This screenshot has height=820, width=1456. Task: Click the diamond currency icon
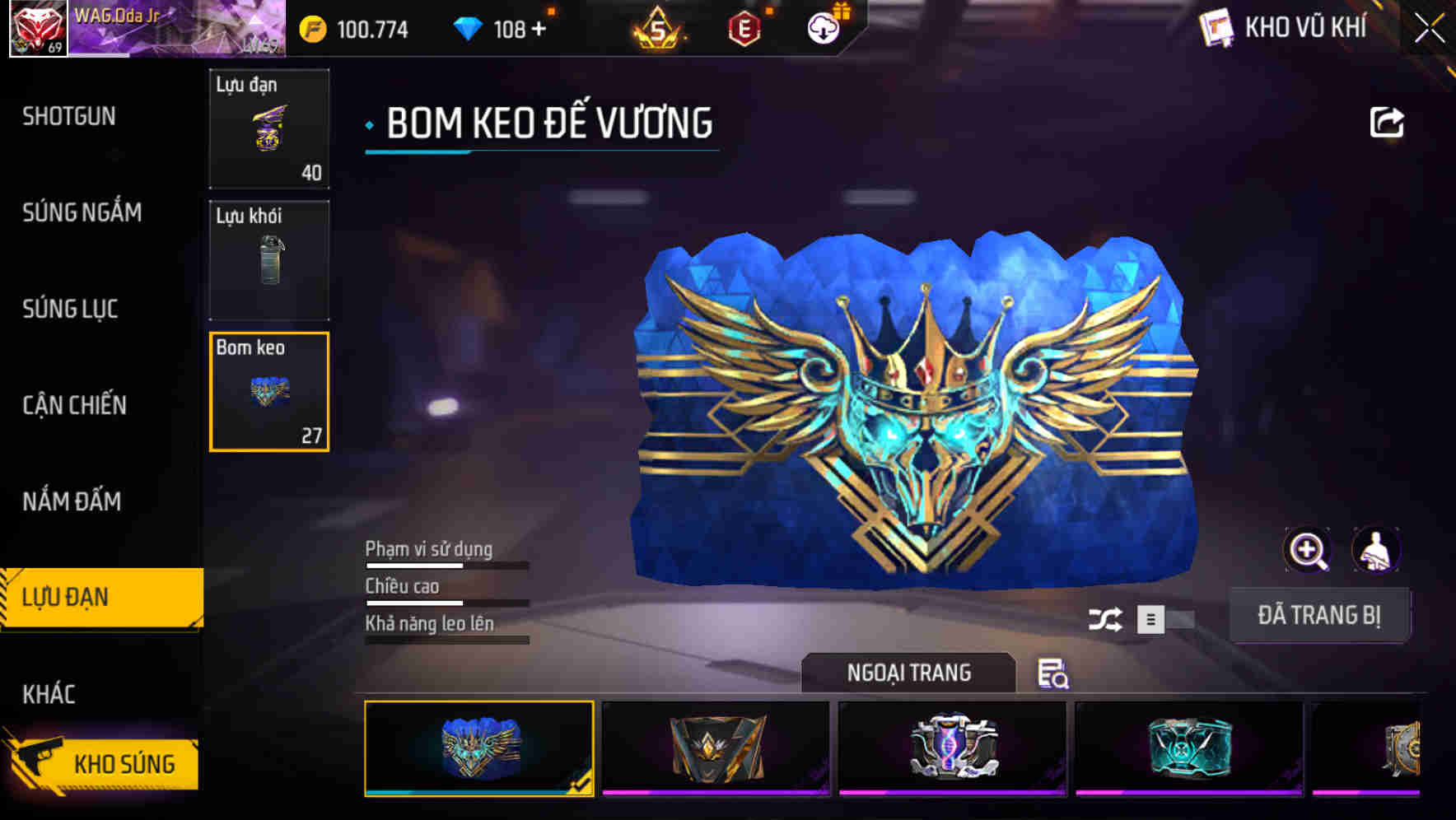[464, 27]
